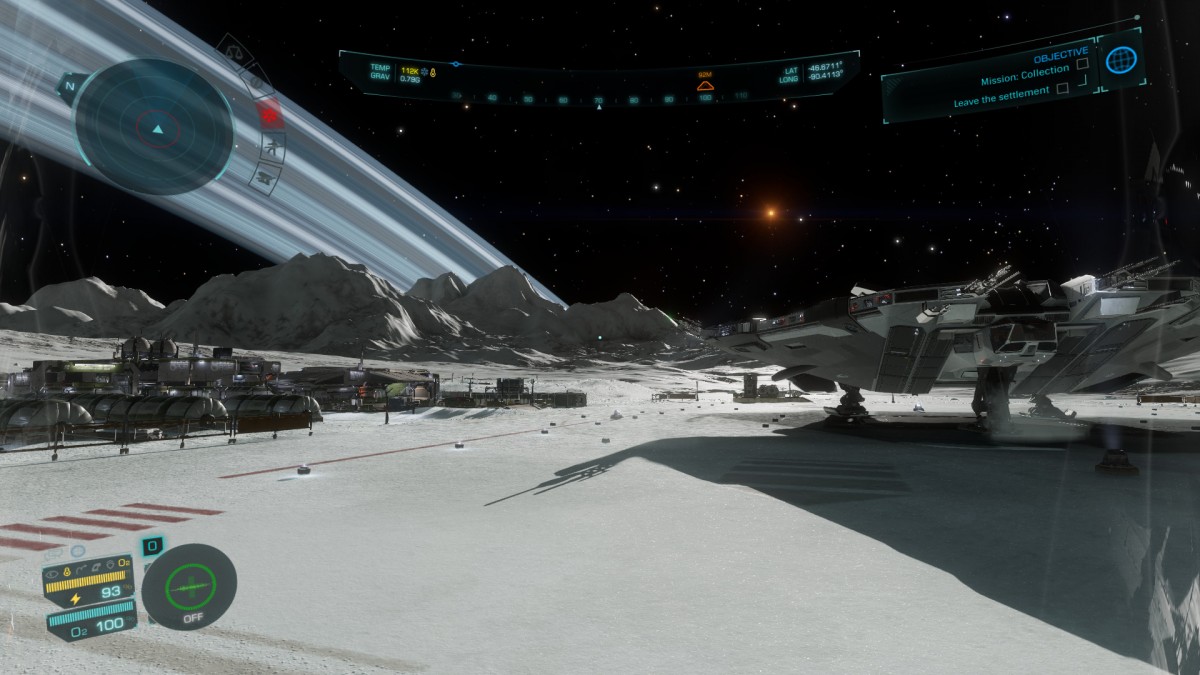Select the orange landing marker on compass
The height and width of the screenshot is (675, 1200).
(705, 85)
